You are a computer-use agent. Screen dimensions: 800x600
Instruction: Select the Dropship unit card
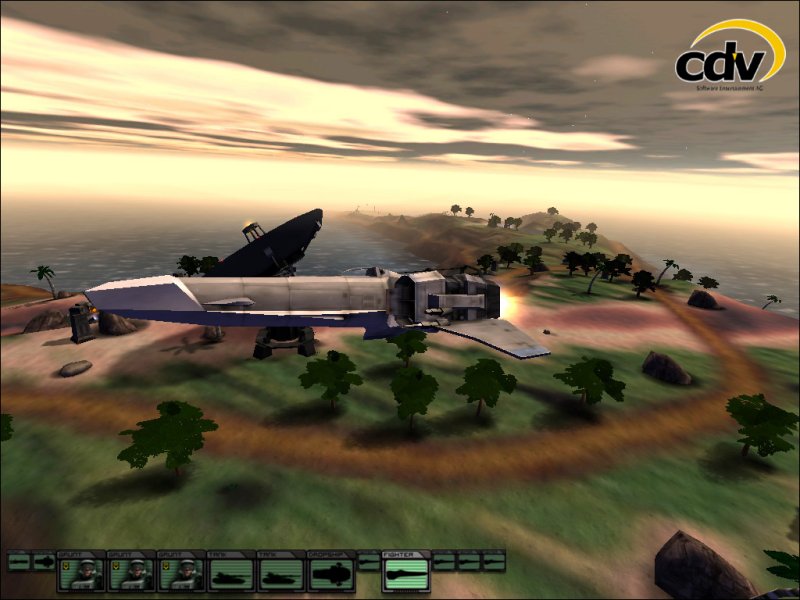coord(332,571)
